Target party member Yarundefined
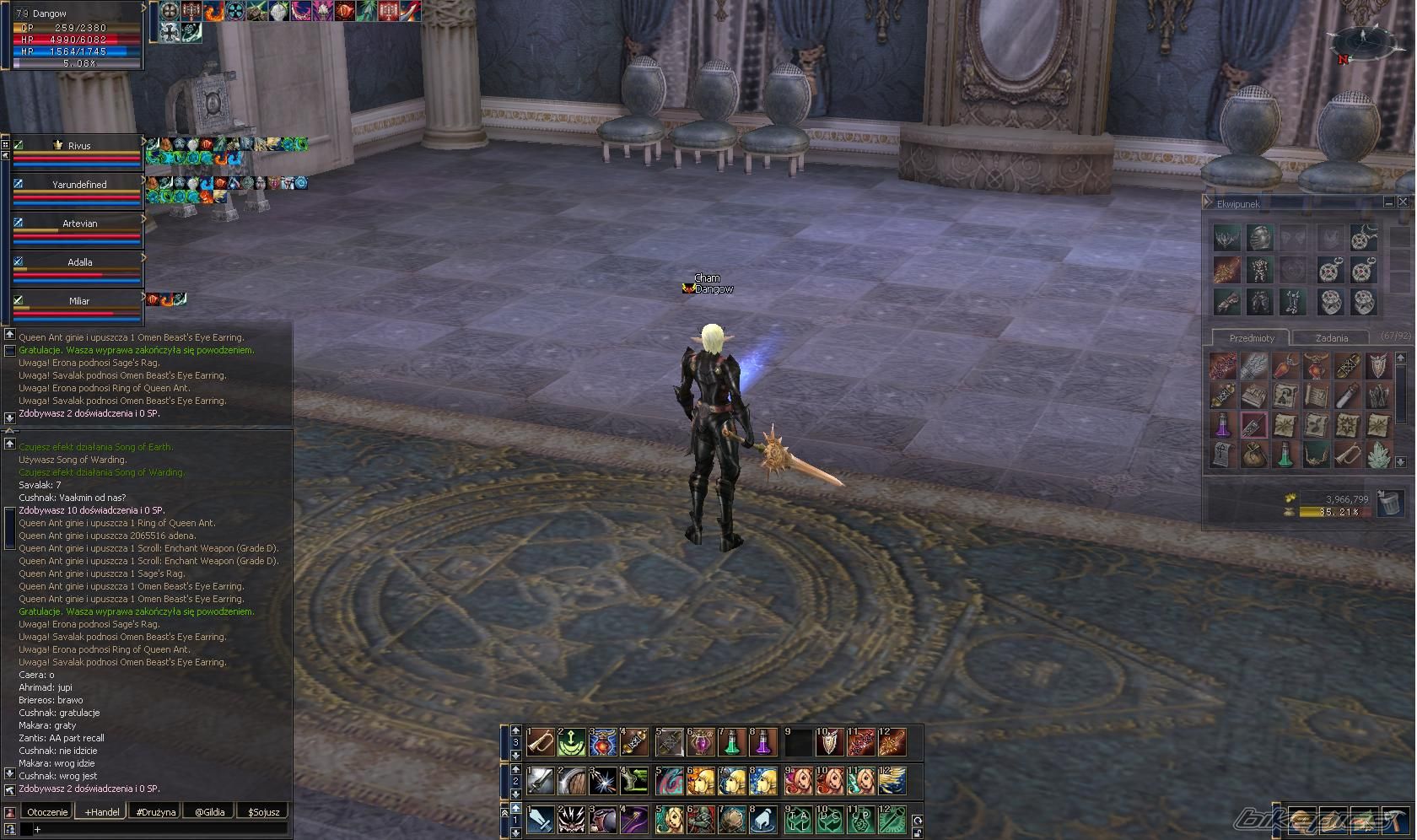1417x840 pixels. point(78,185)
